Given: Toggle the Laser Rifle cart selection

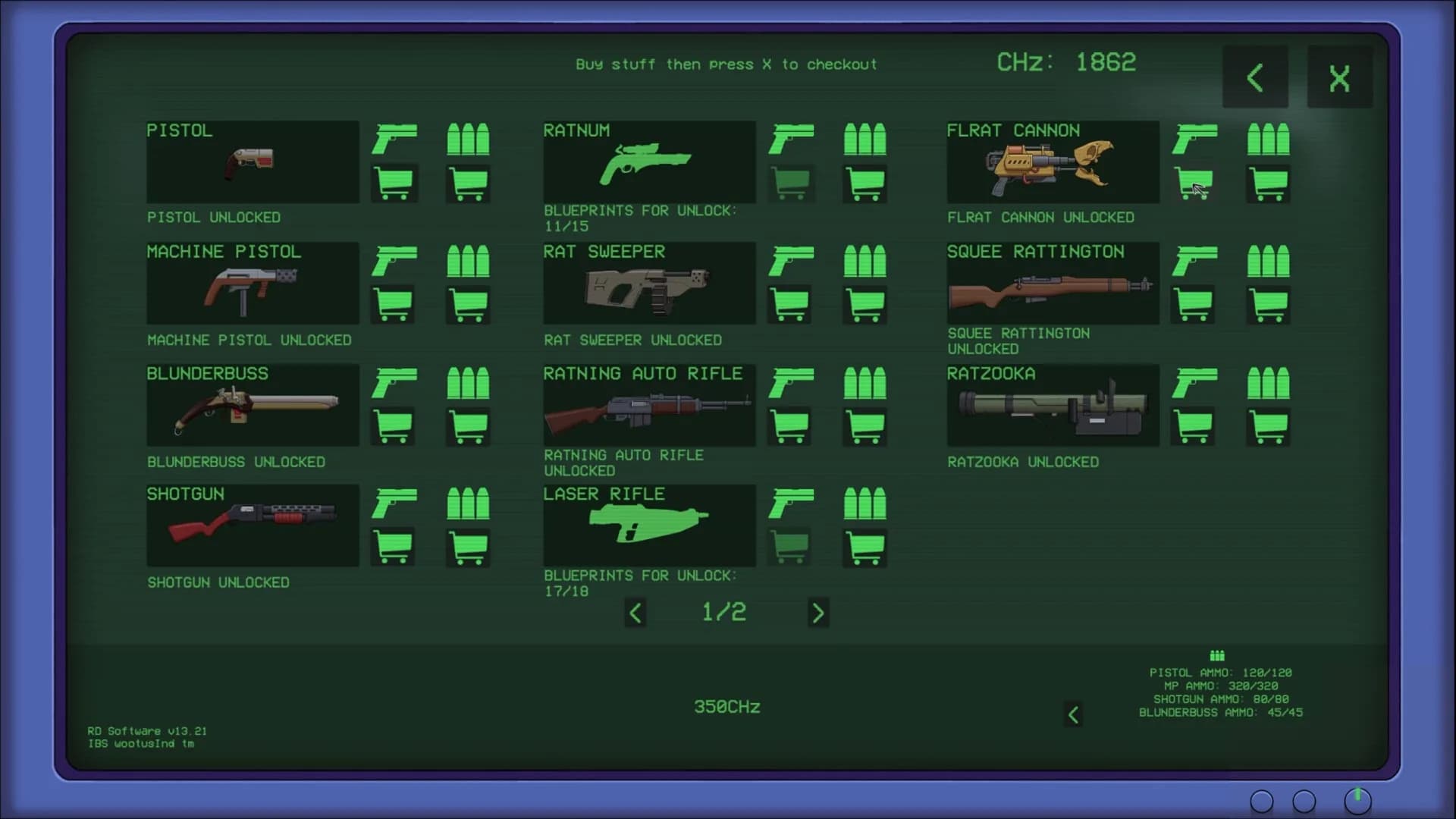Looking at the screenshot, I should [x=789, y=548].
